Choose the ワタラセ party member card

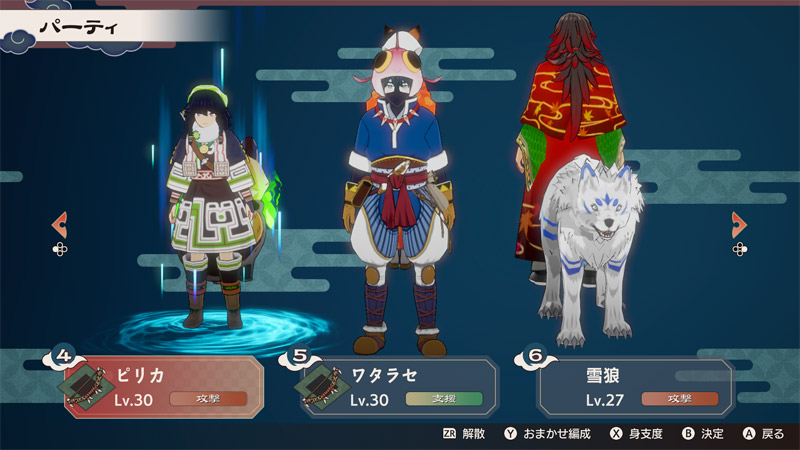tap(400, 386)
